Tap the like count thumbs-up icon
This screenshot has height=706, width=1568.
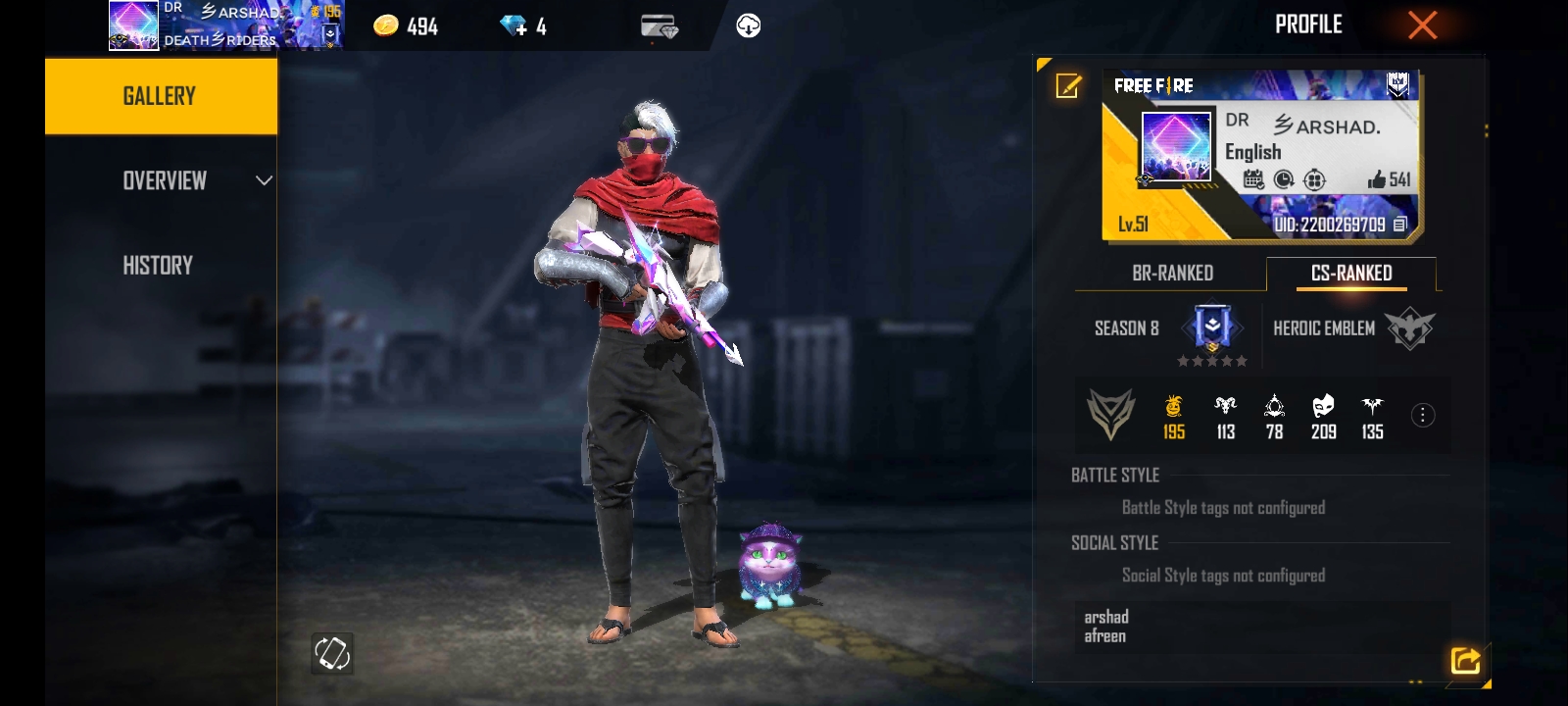(1377, 179)
